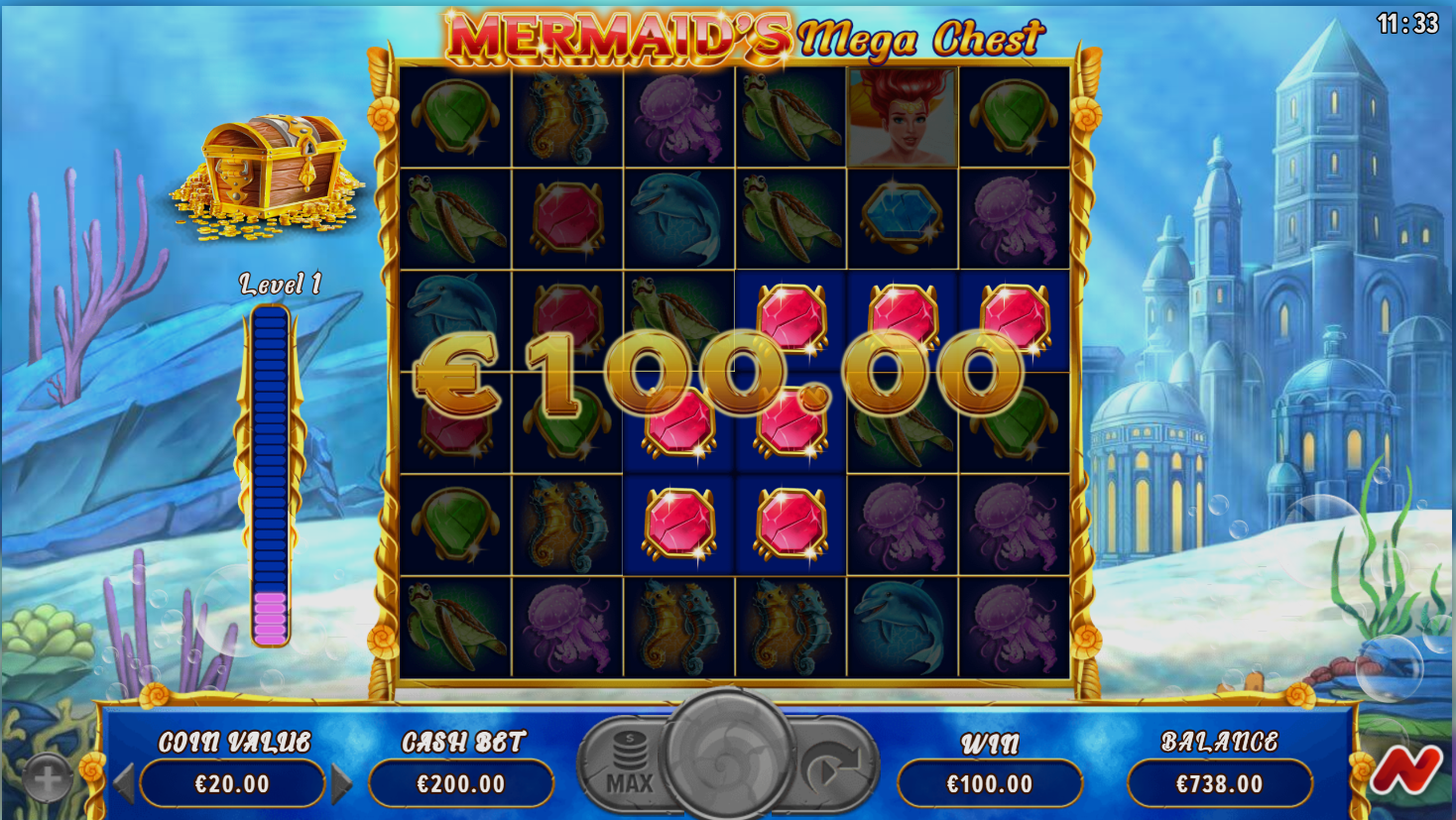Spin the reels with the shell button
This screenshot has height=820, width=1456.
click(728, 755)
